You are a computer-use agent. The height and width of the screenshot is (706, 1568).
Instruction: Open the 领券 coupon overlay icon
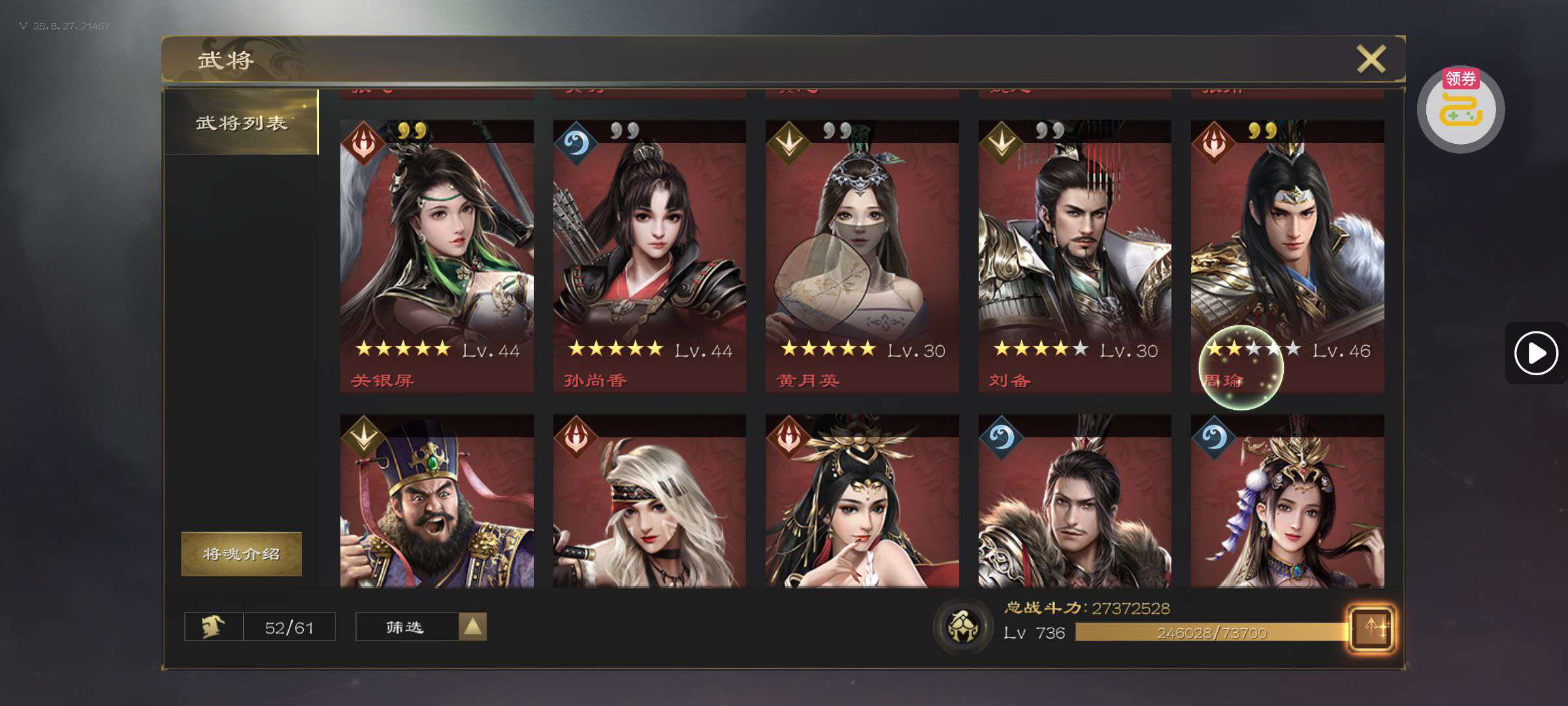(1461, 108)
